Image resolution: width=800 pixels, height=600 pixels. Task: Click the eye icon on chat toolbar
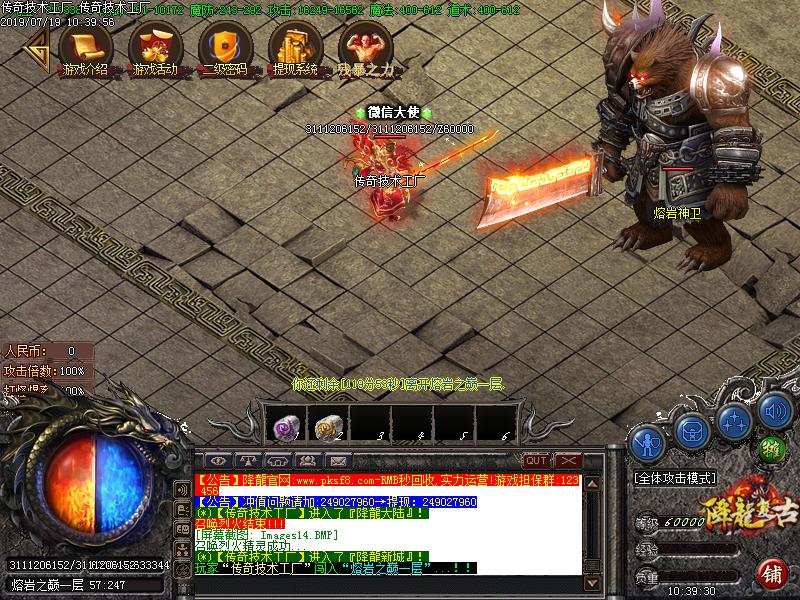[x=219, y=460]
